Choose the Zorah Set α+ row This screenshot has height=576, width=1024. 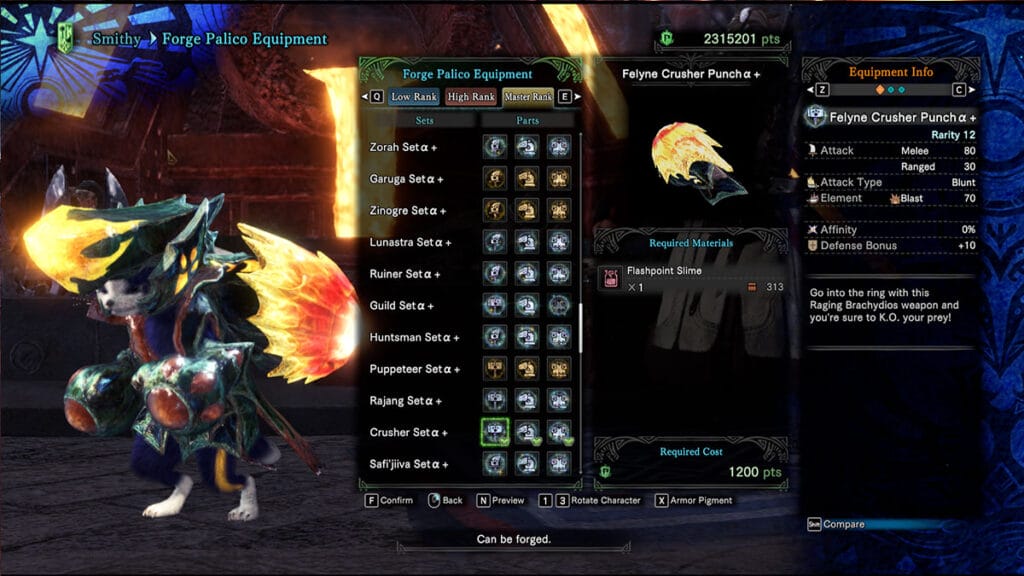(x=407, y=147)
